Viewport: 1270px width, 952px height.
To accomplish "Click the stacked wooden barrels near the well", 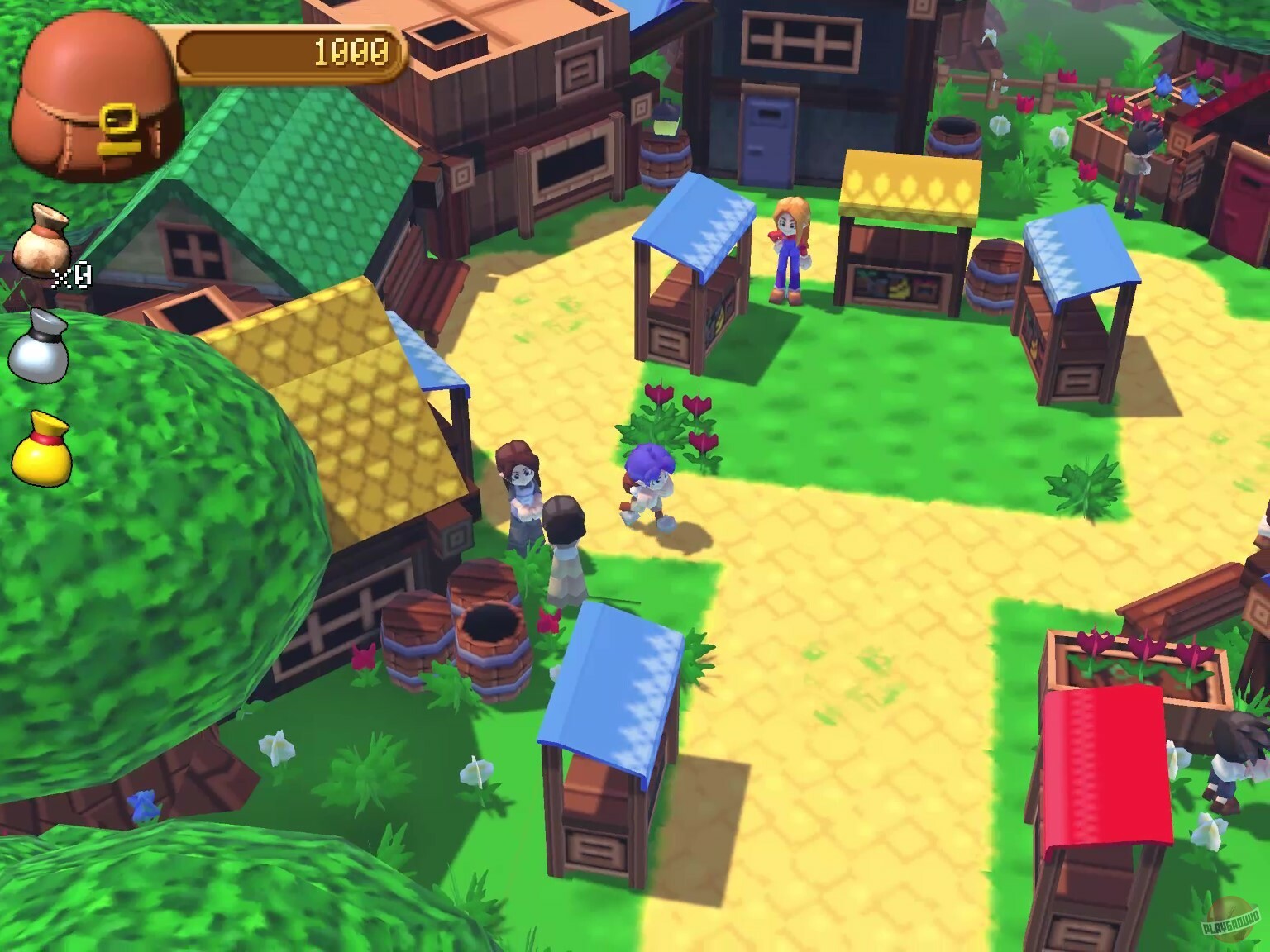I will click(x=418, y=636).
